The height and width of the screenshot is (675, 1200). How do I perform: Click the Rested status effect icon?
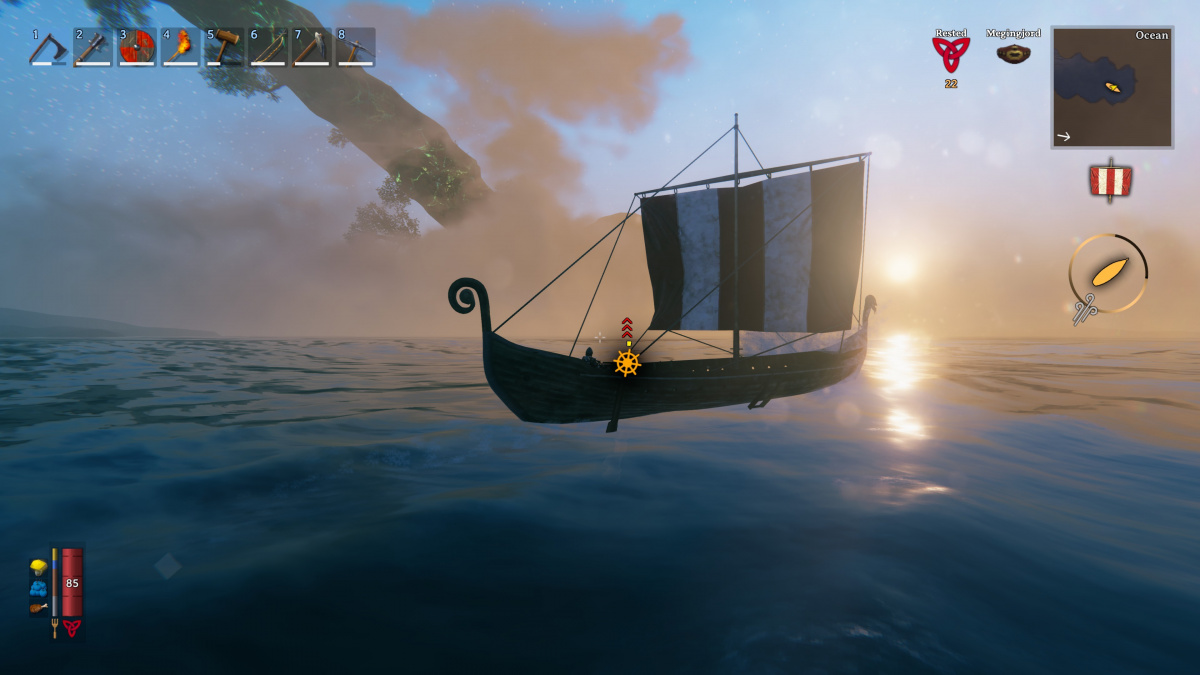tap(951, 55)
